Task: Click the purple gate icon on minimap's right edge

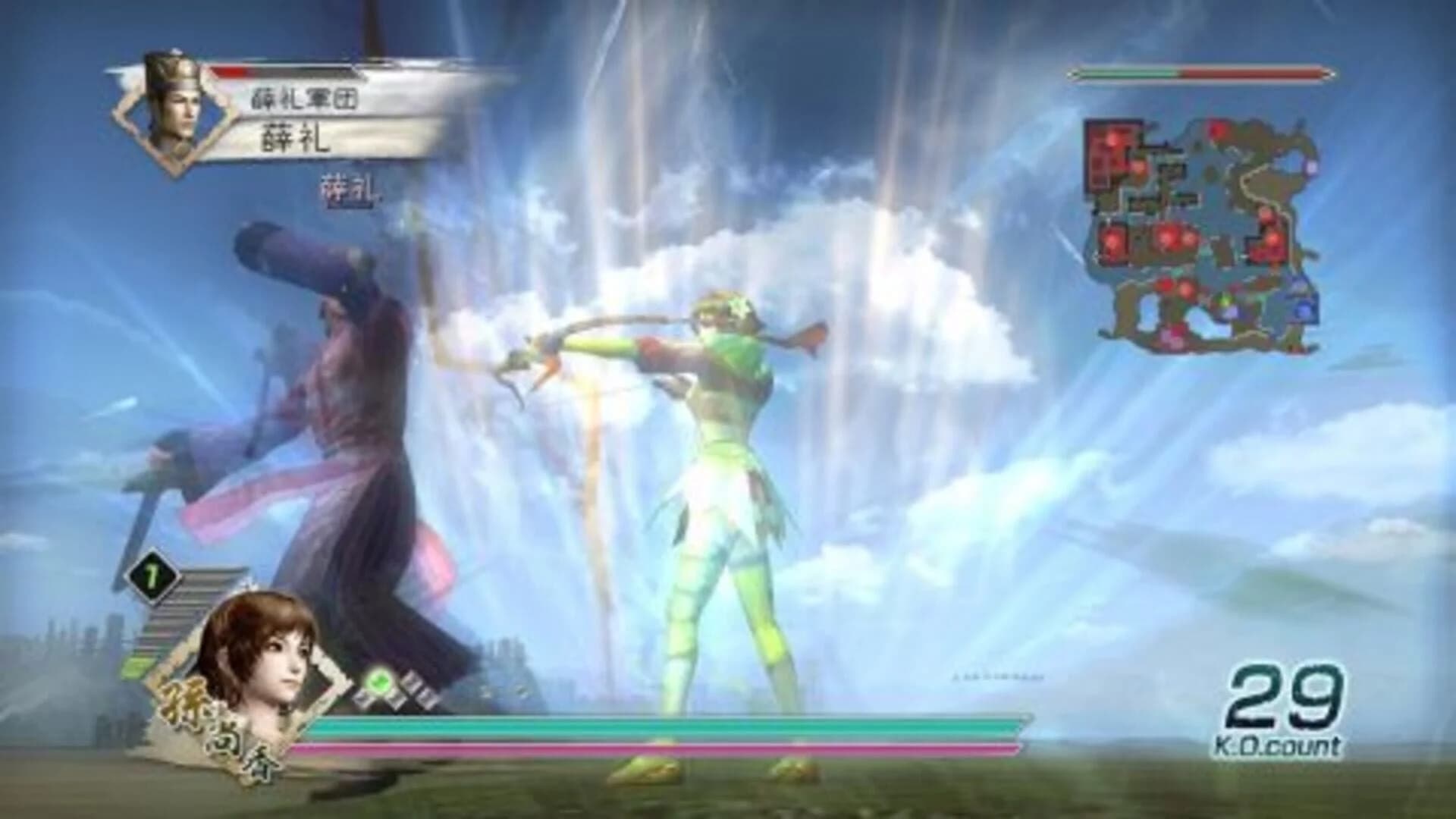Action: coord(1310,167)
